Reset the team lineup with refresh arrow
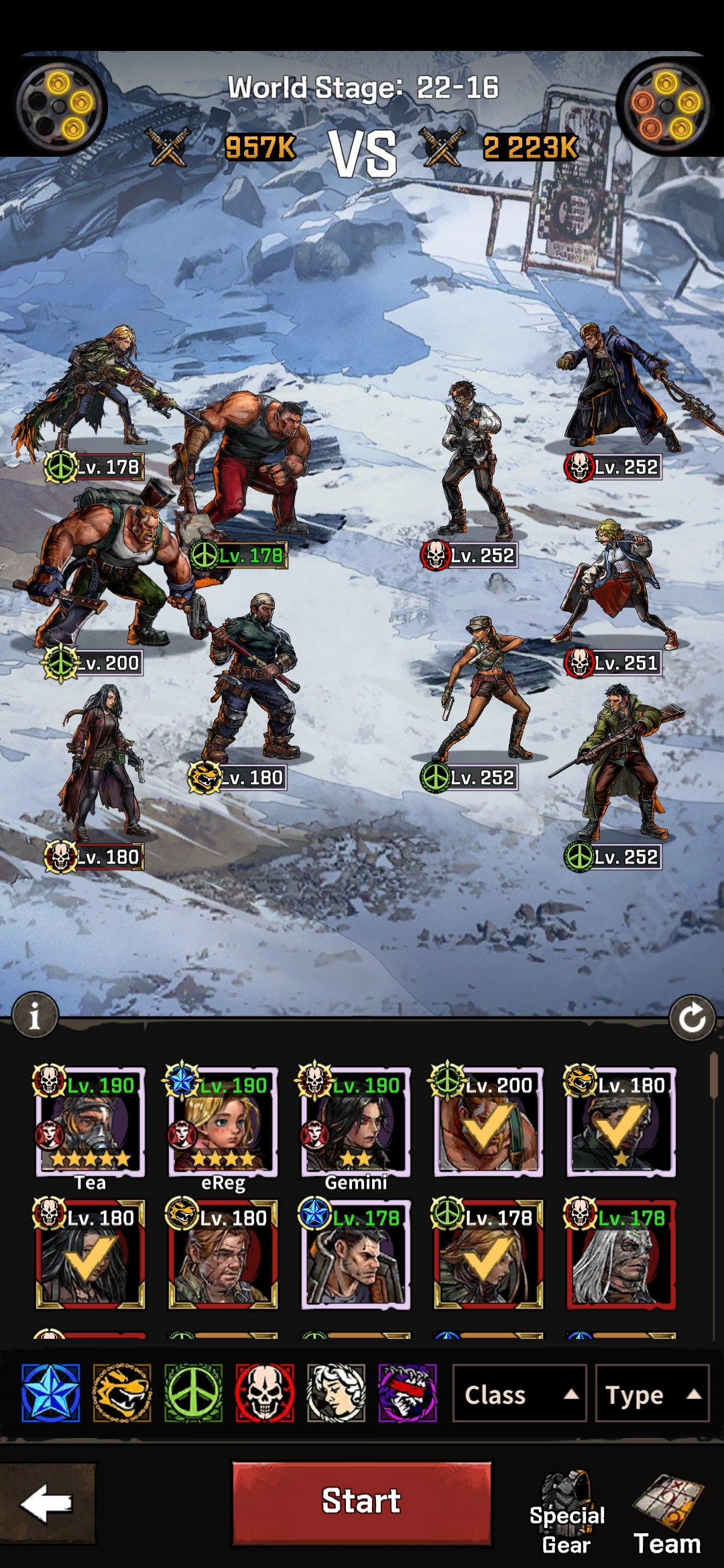The image size is (724, 1568). pyautogui.click(x=692, y=1018)
